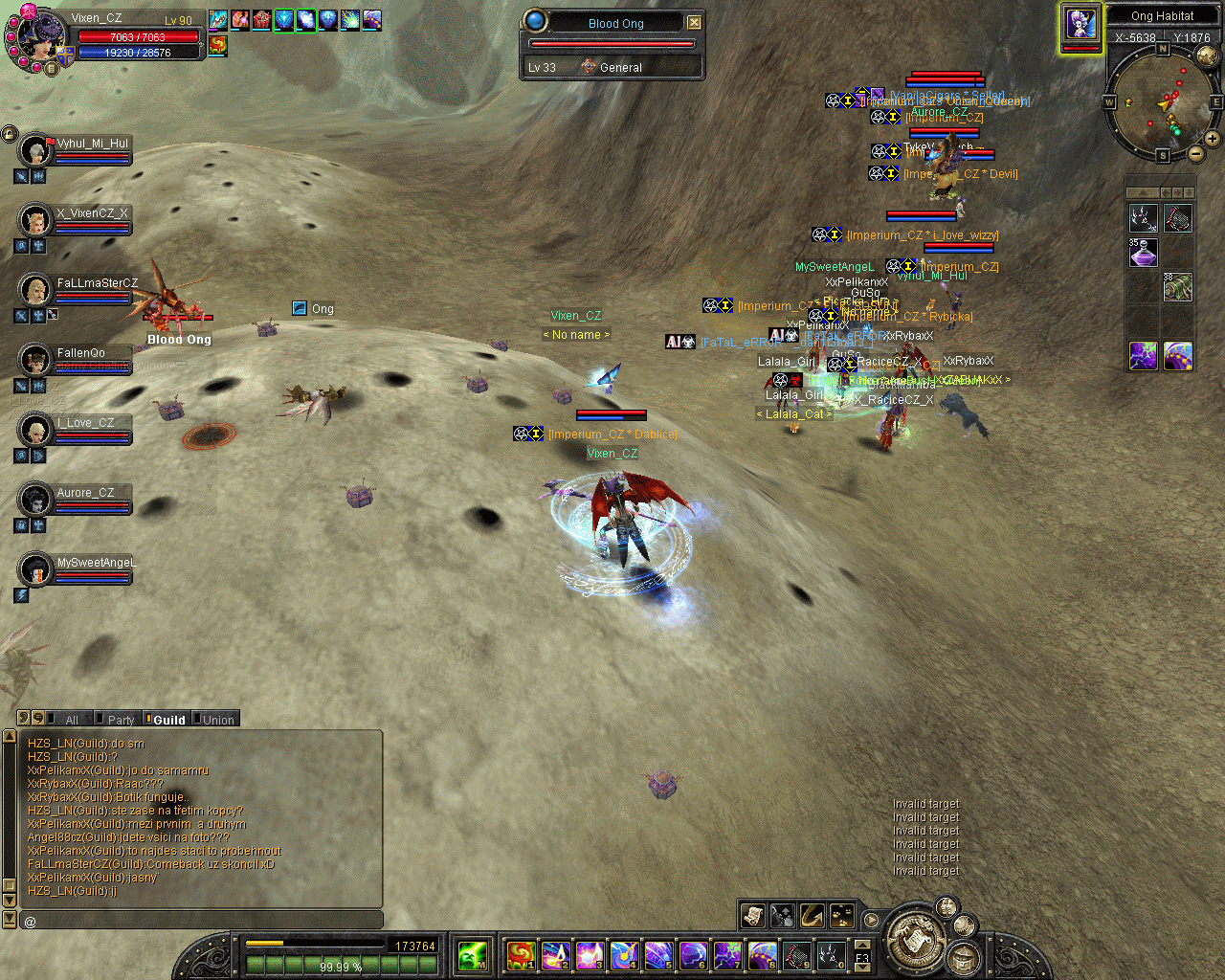
Task: Click the green M-slot skill icon
Action: [473, 954]
